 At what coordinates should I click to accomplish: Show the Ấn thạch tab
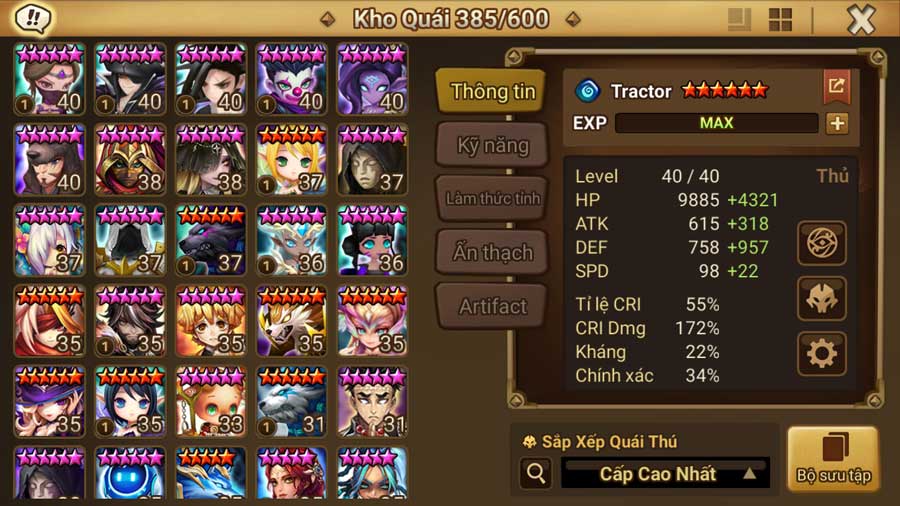pyautogui.click(x=492, y=252)
